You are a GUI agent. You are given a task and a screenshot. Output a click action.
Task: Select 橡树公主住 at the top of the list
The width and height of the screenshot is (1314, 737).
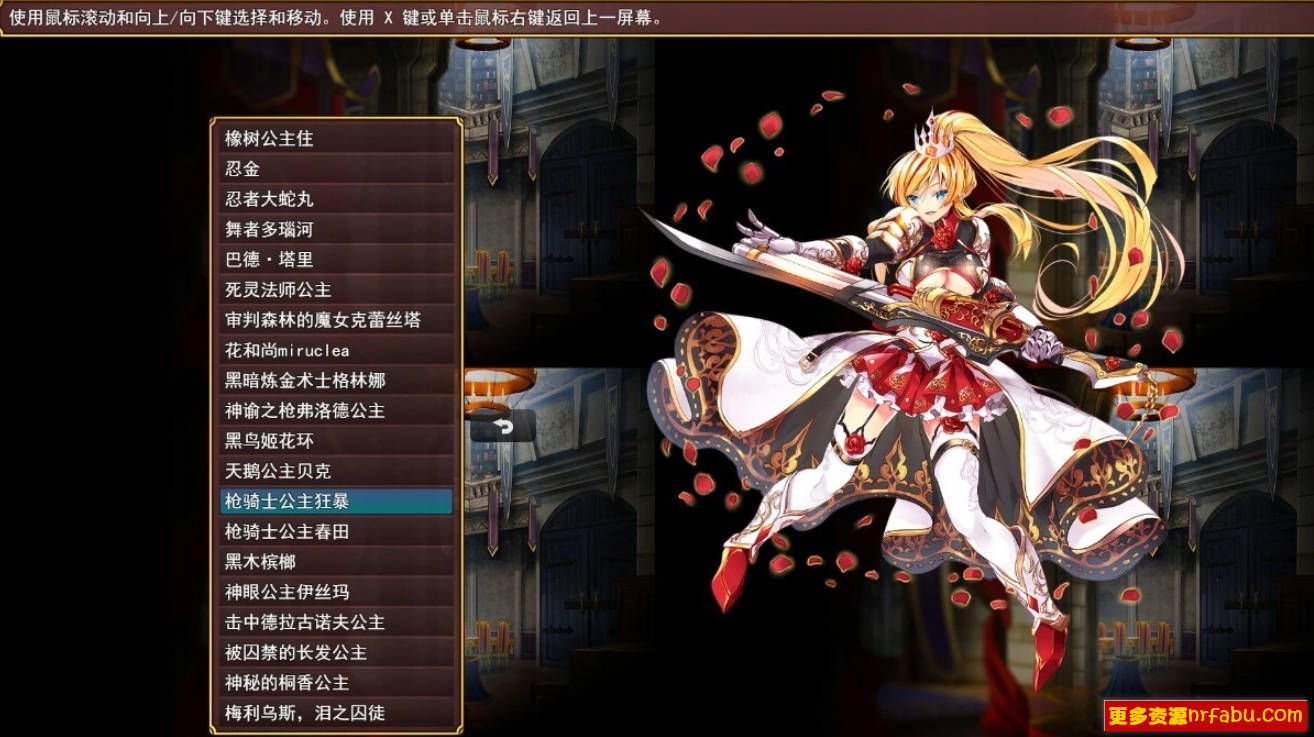[300, 139]
